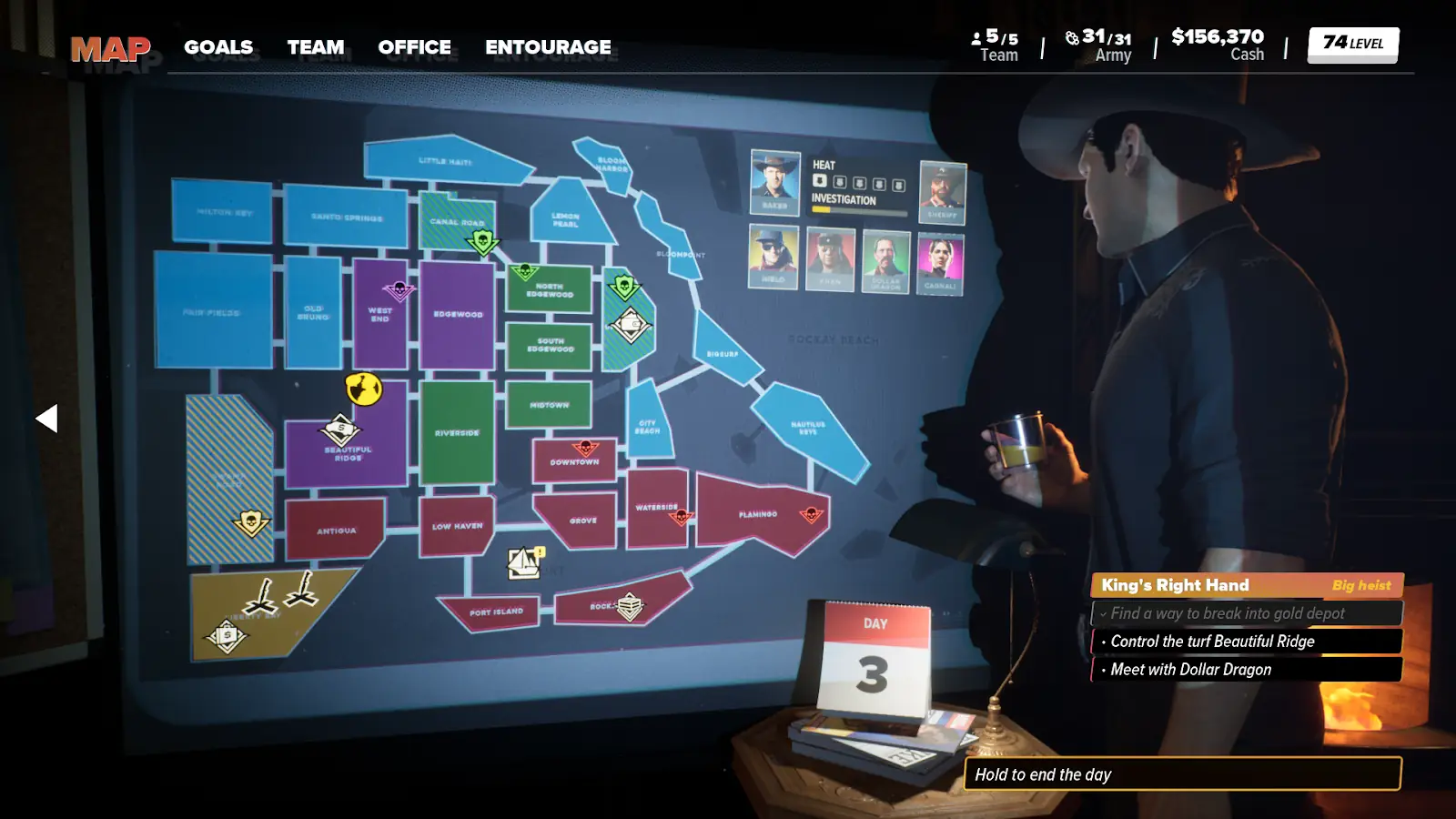Show the Entourage tab
The image size is (1456, 819).
point(548,47)
